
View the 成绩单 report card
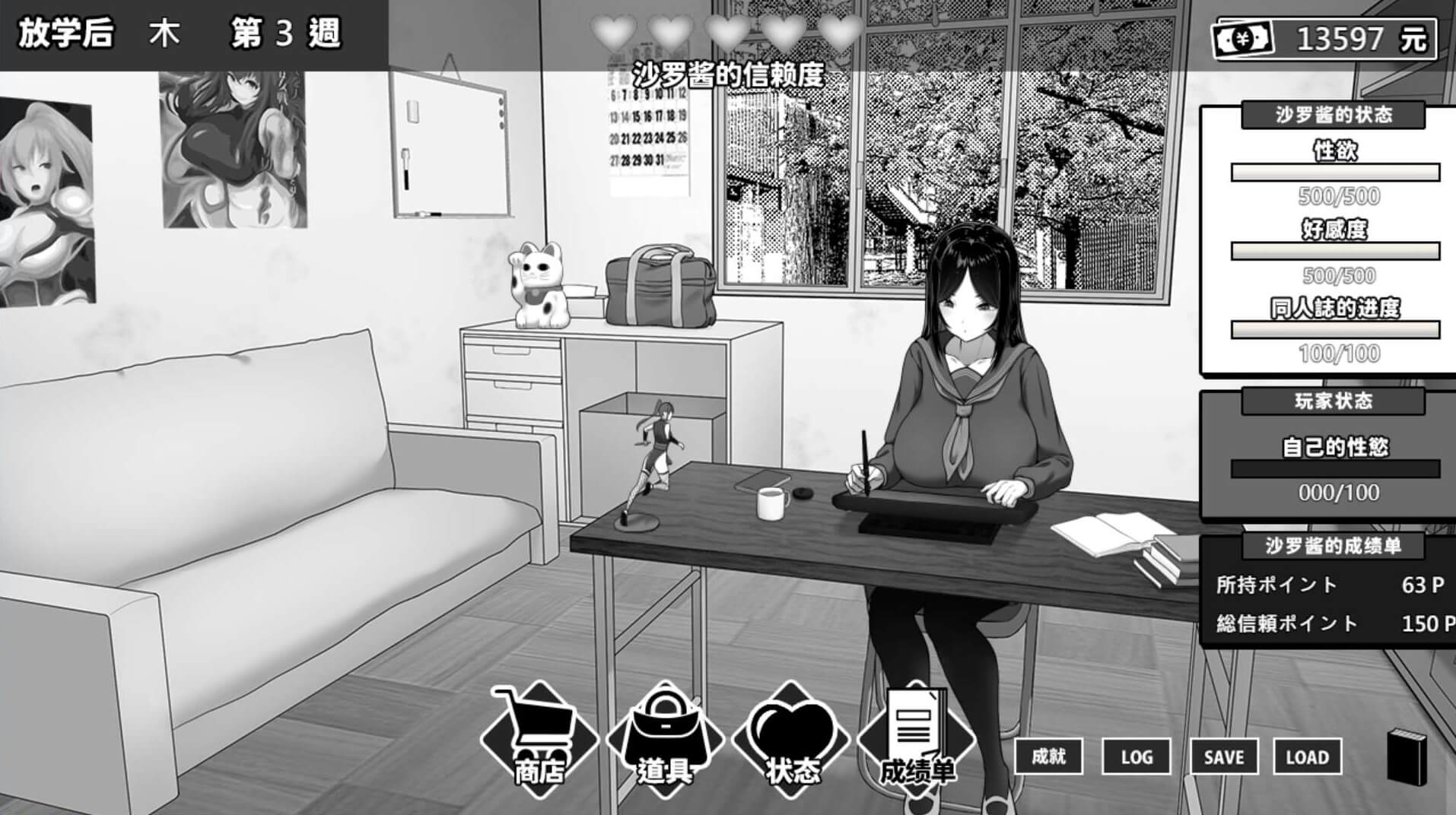(x=916, y=737)
